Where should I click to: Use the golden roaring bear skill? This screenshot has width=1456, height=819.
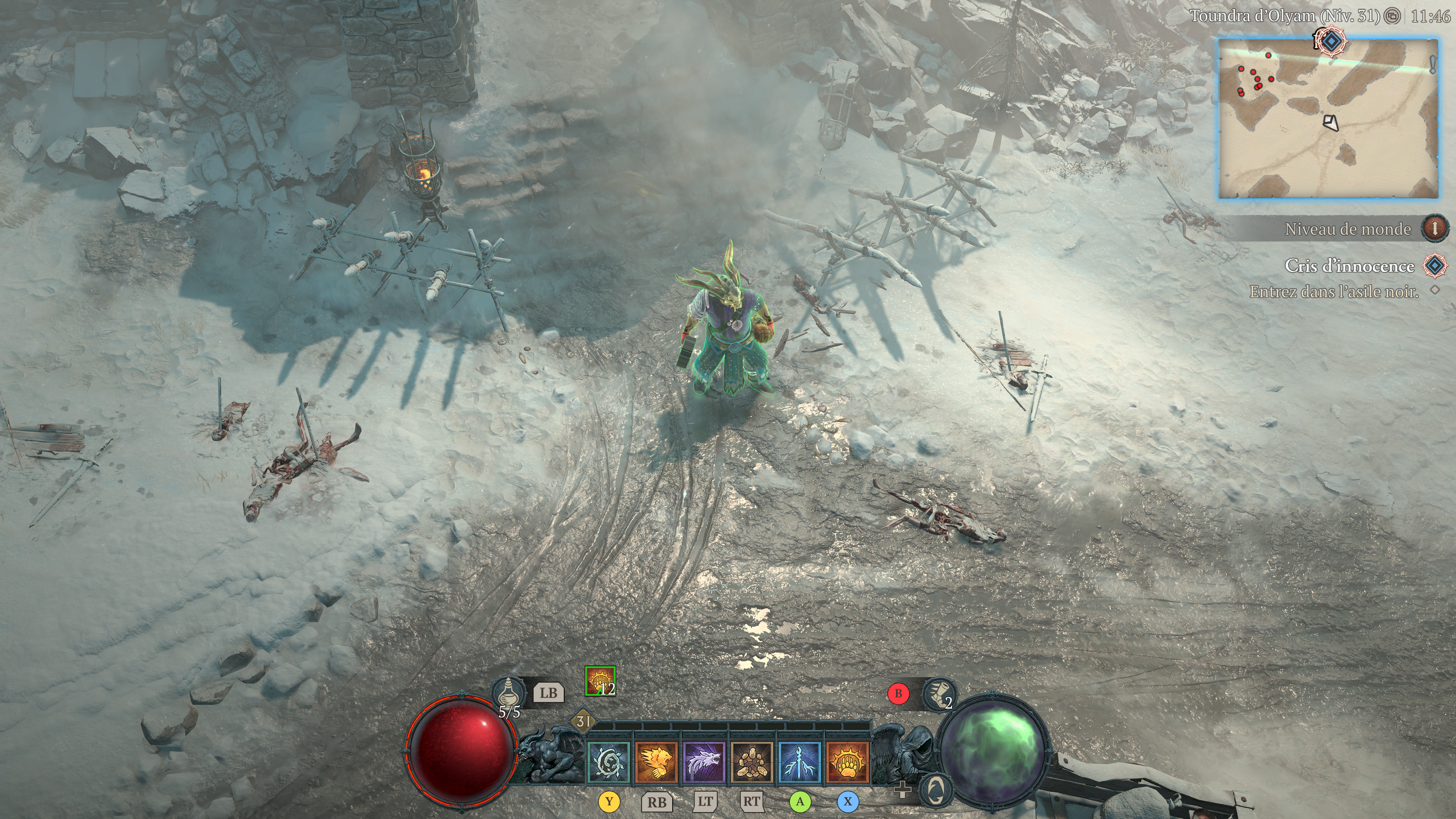tap(656, 763)
